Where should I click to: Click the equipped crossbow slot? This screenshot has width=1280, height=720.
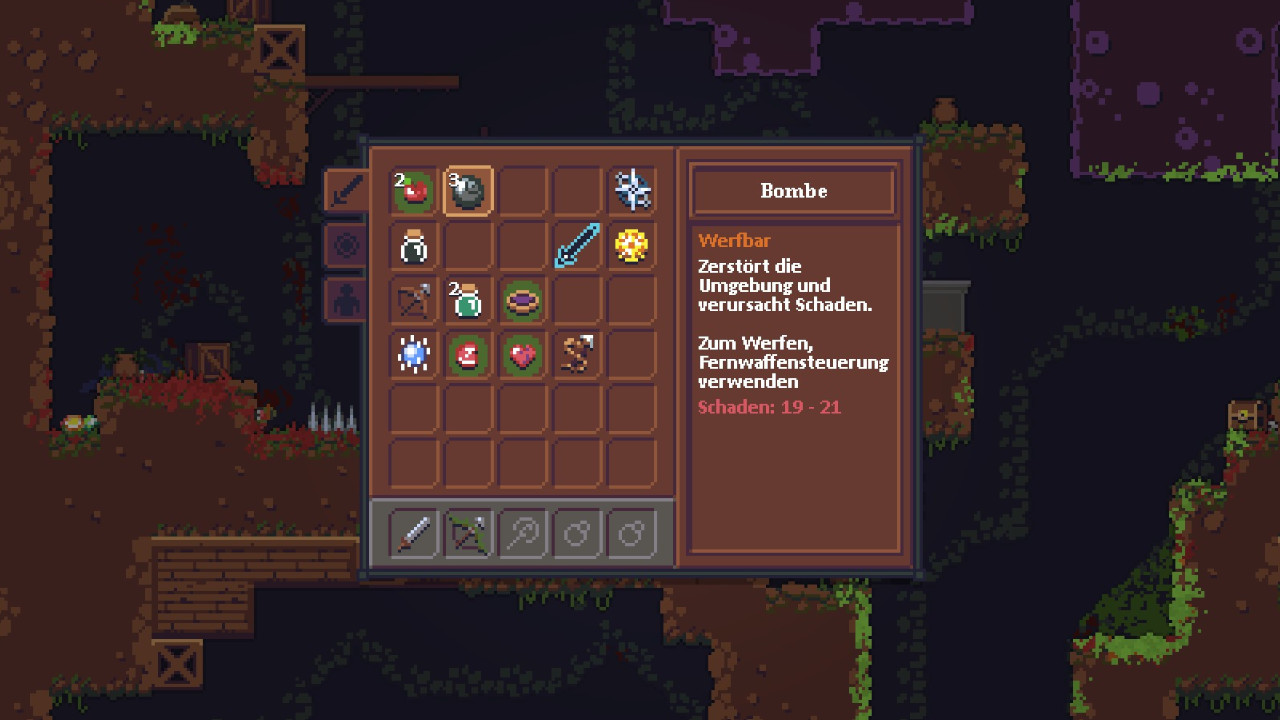point(467,533)
